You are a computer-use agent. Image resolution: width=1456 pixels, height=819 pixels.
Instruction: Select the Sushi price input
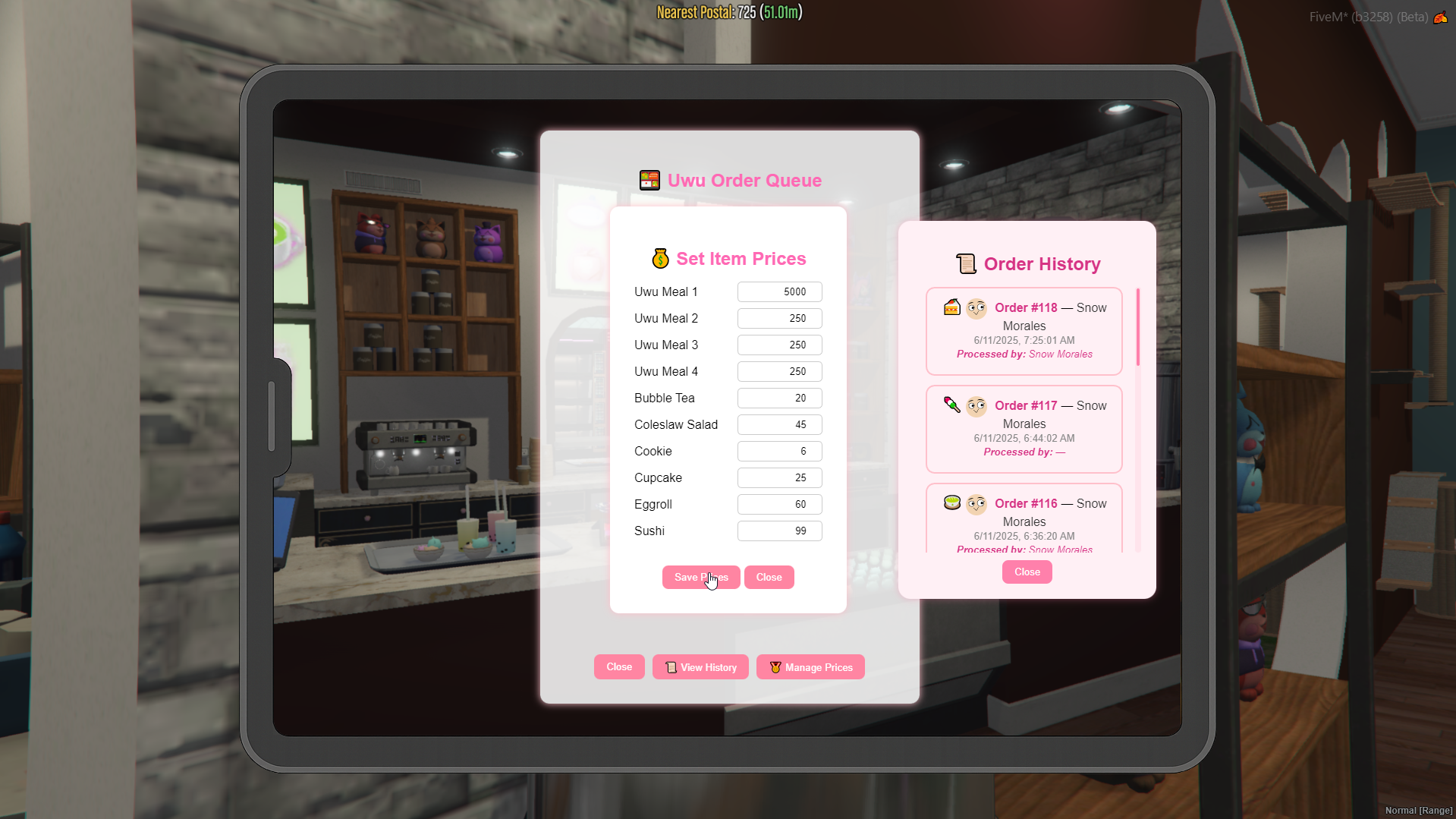point(778,531)
